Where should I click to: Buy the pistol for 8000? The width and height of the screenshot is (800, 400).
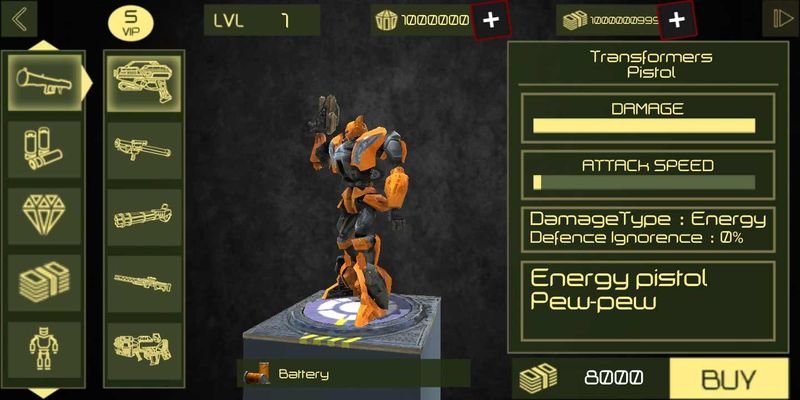coord(727,379)
